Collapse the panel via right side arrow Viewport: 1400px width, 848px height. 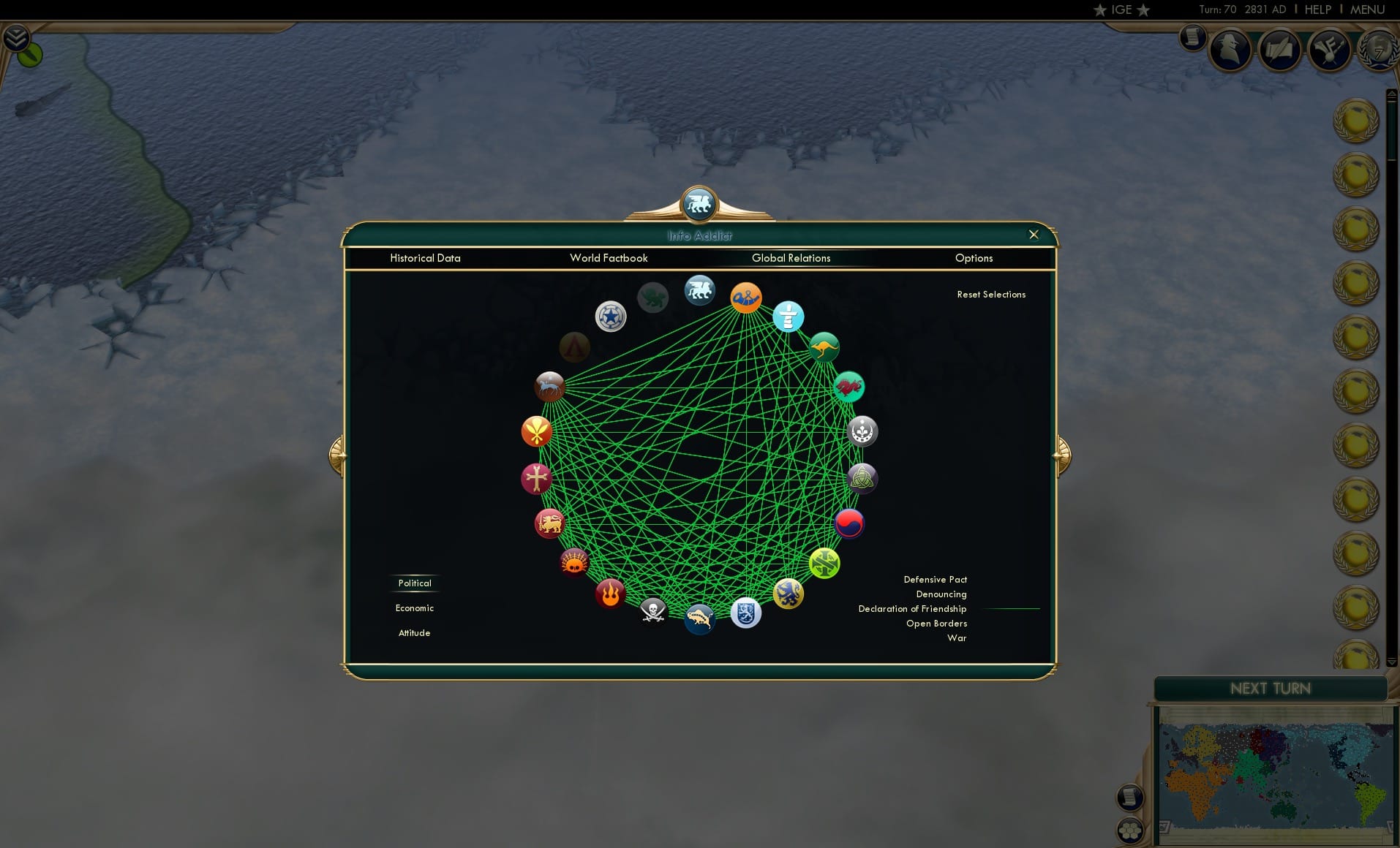tap(1061, 453)
